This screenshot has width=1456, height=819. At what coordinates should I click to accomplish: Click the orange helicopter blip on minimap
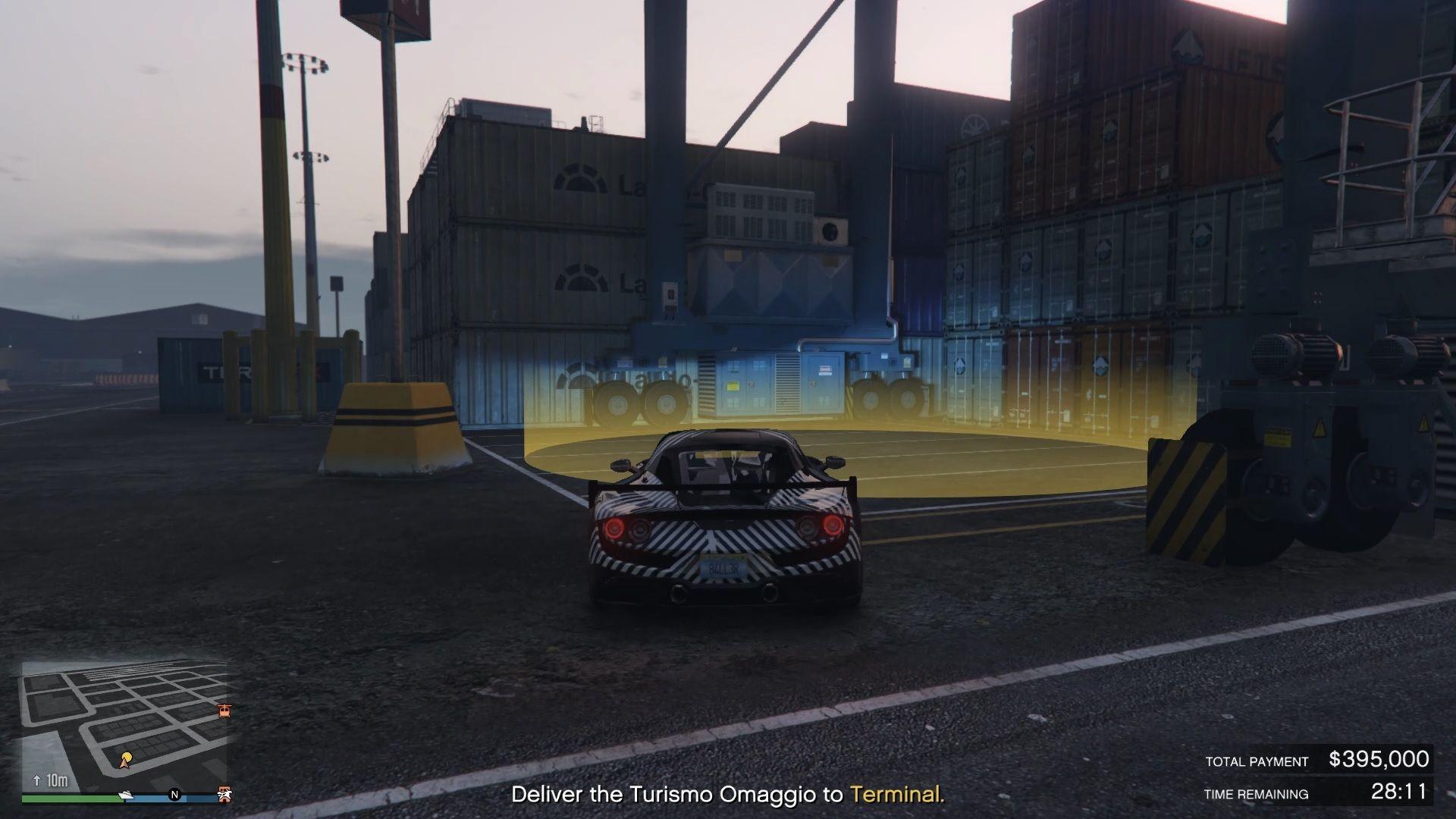(224, 711)
